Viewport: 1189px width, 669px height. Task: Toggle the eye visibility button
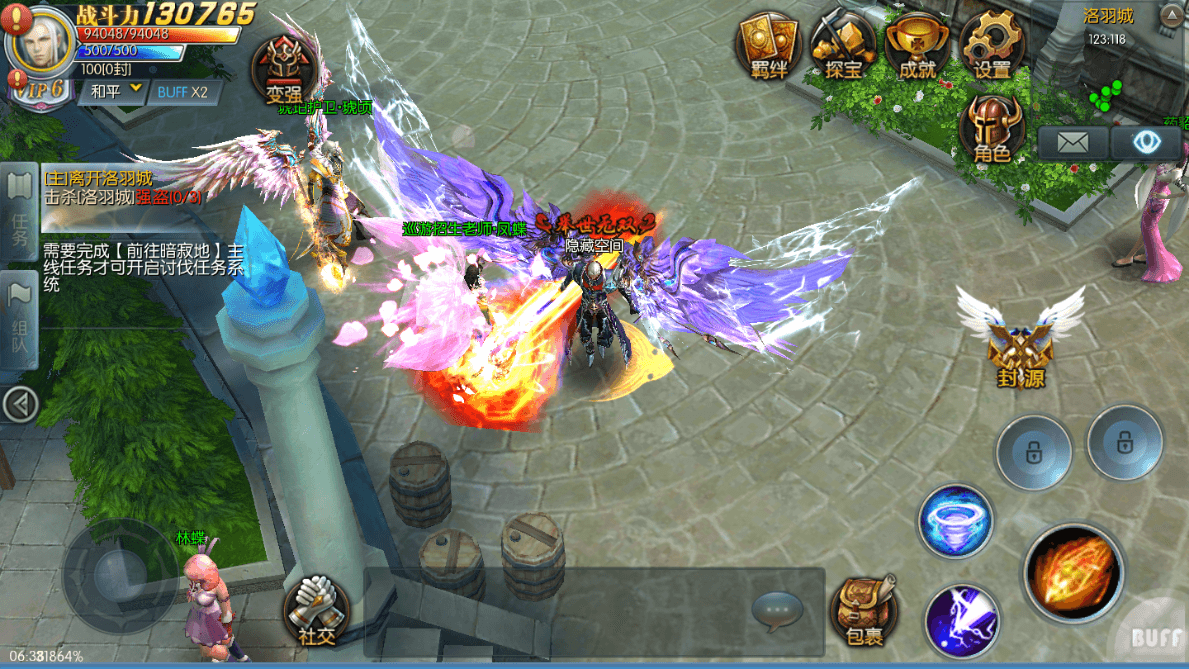pyautogui.click(x=1144, y=142)
